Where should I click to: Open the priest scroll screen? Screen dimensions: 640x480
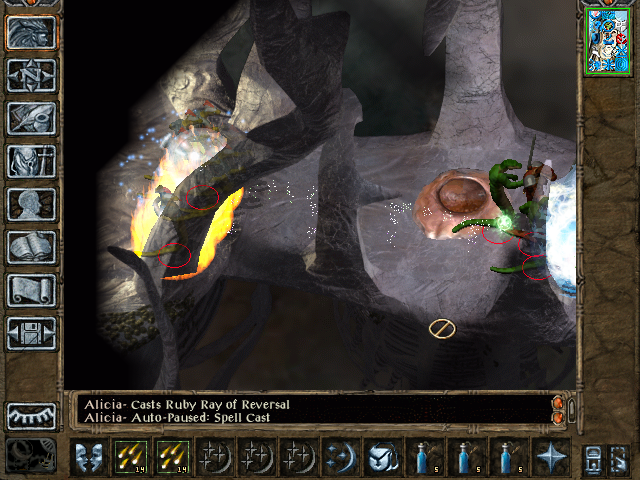(x=31, y=290)
